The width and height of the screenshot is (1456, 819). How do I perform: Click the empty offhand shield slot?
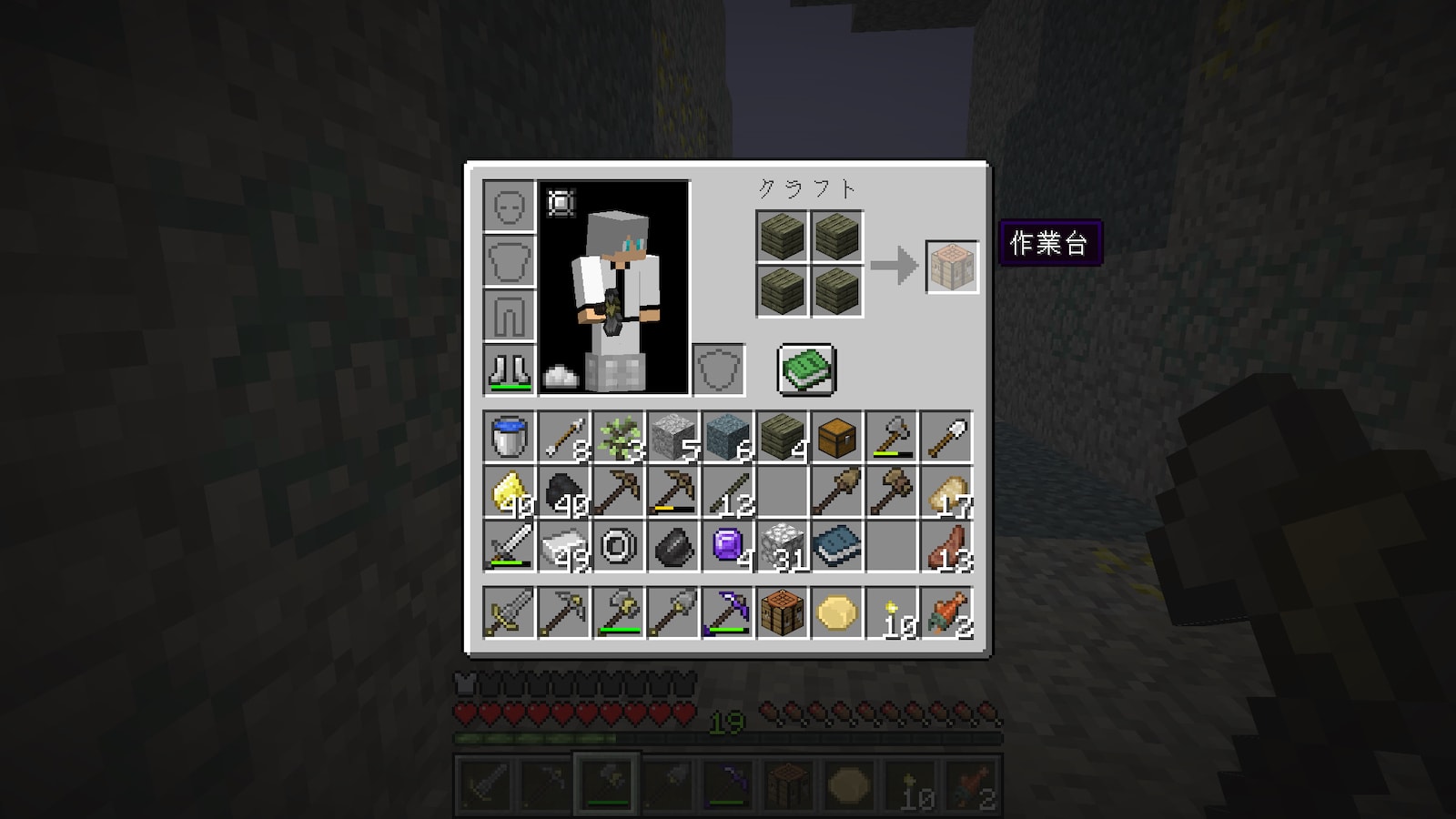tap(719, 369)
